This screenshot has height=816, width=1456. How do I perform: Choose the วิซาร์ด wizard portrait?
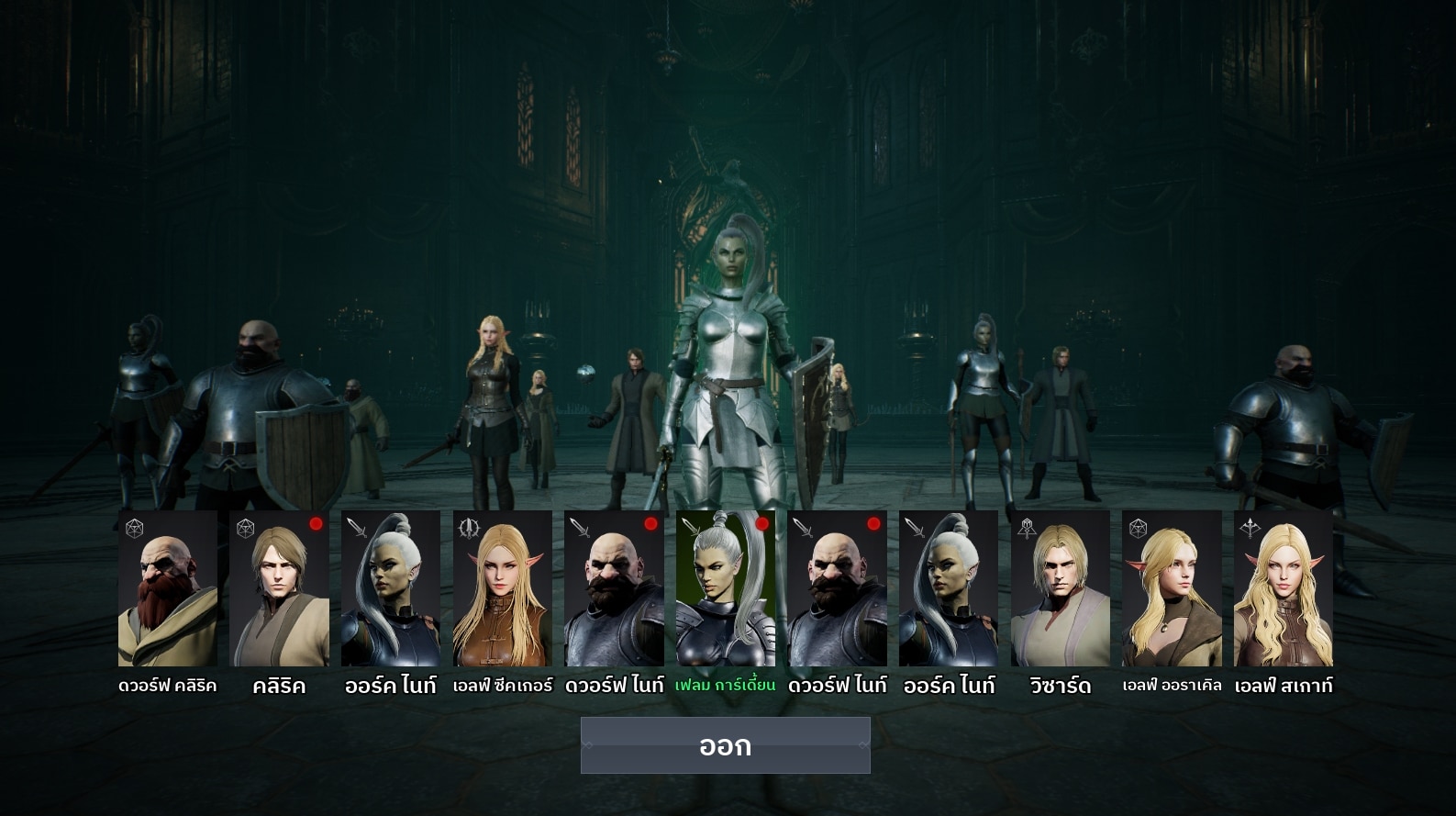[1061, 588]
